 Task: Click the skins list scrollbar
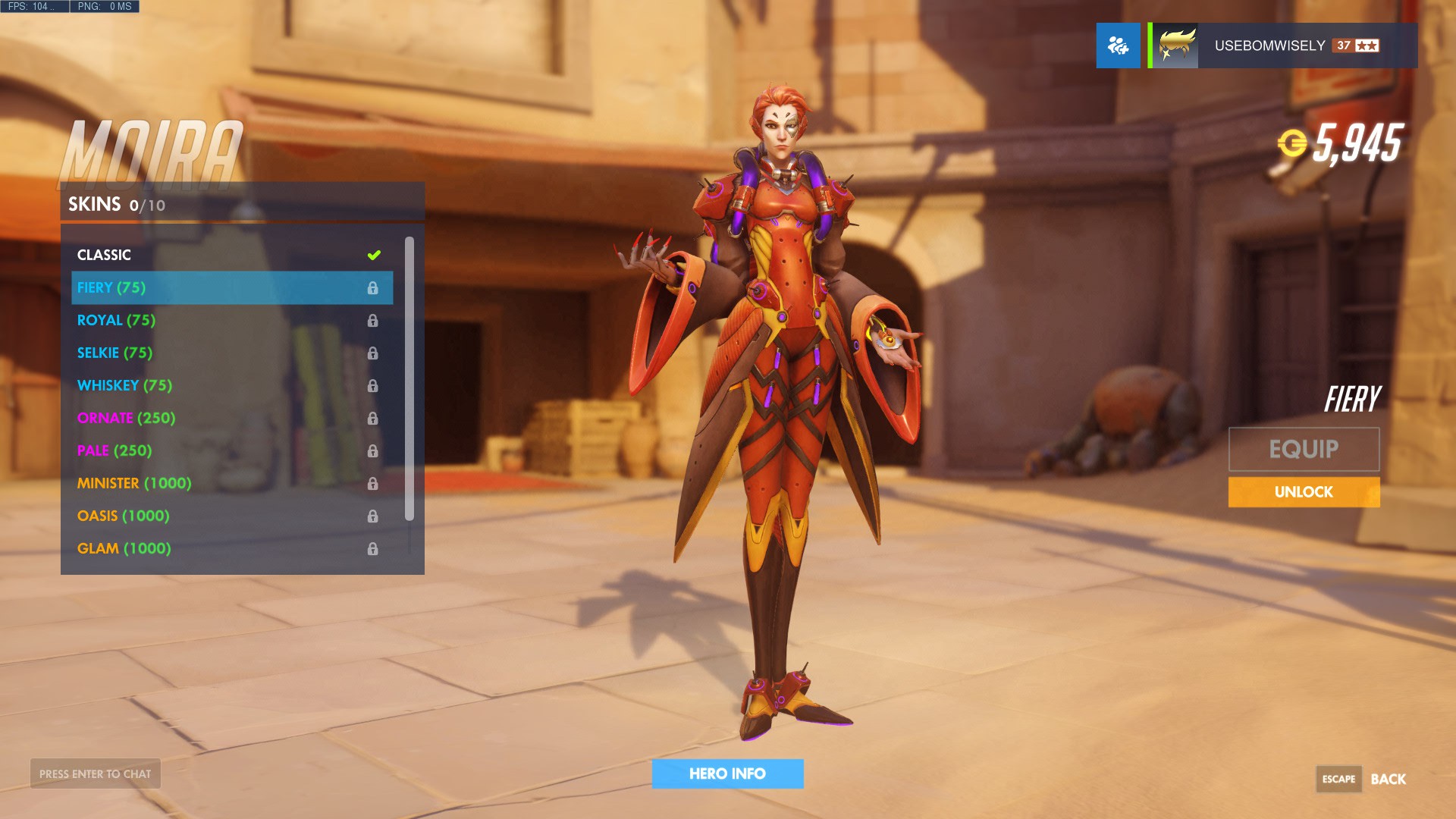pyautogui.click(x=409, y=379)
